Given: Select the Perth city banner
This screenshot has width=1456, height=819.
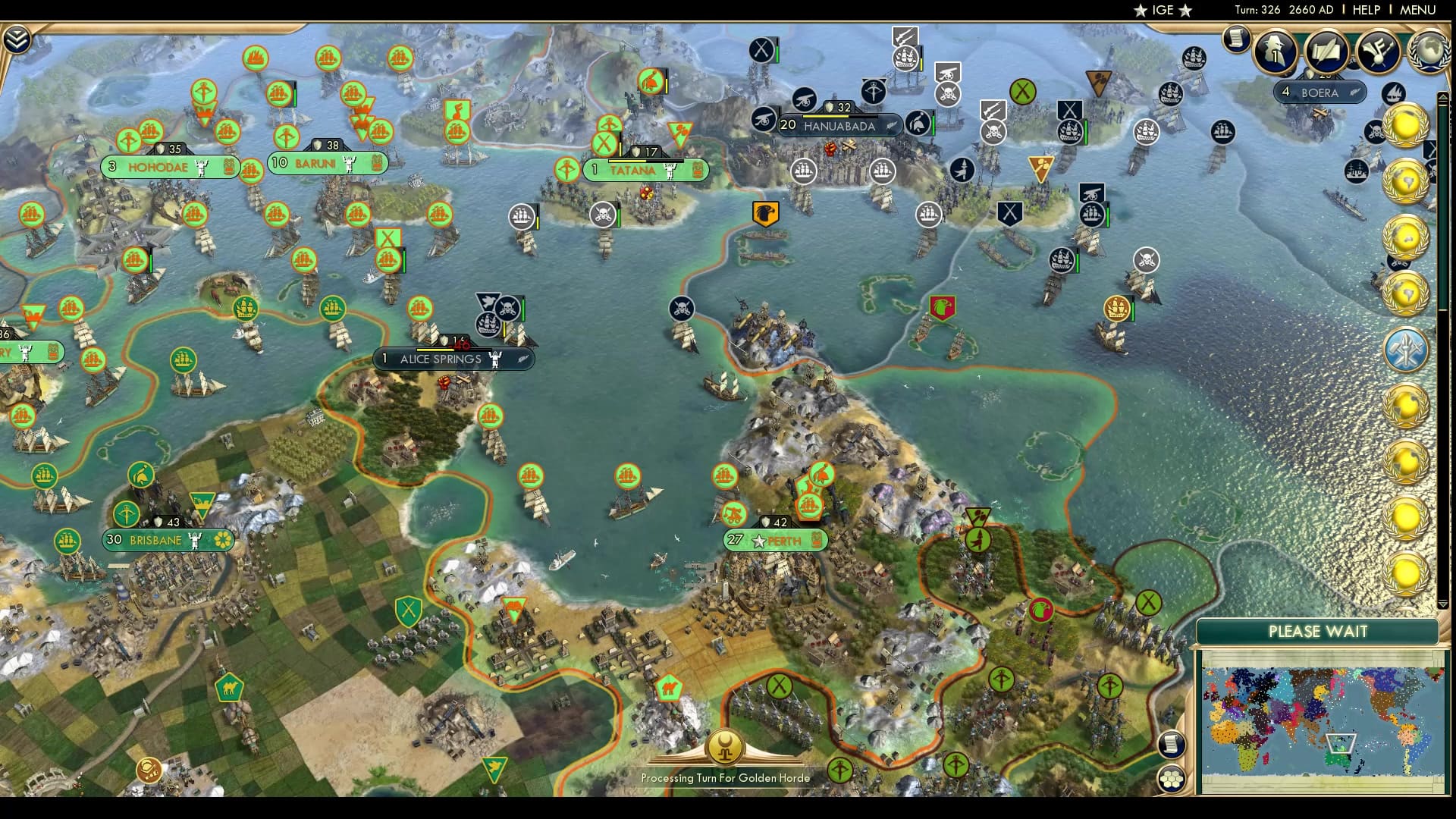Looking at the screenshot, I should coord(775,541).
